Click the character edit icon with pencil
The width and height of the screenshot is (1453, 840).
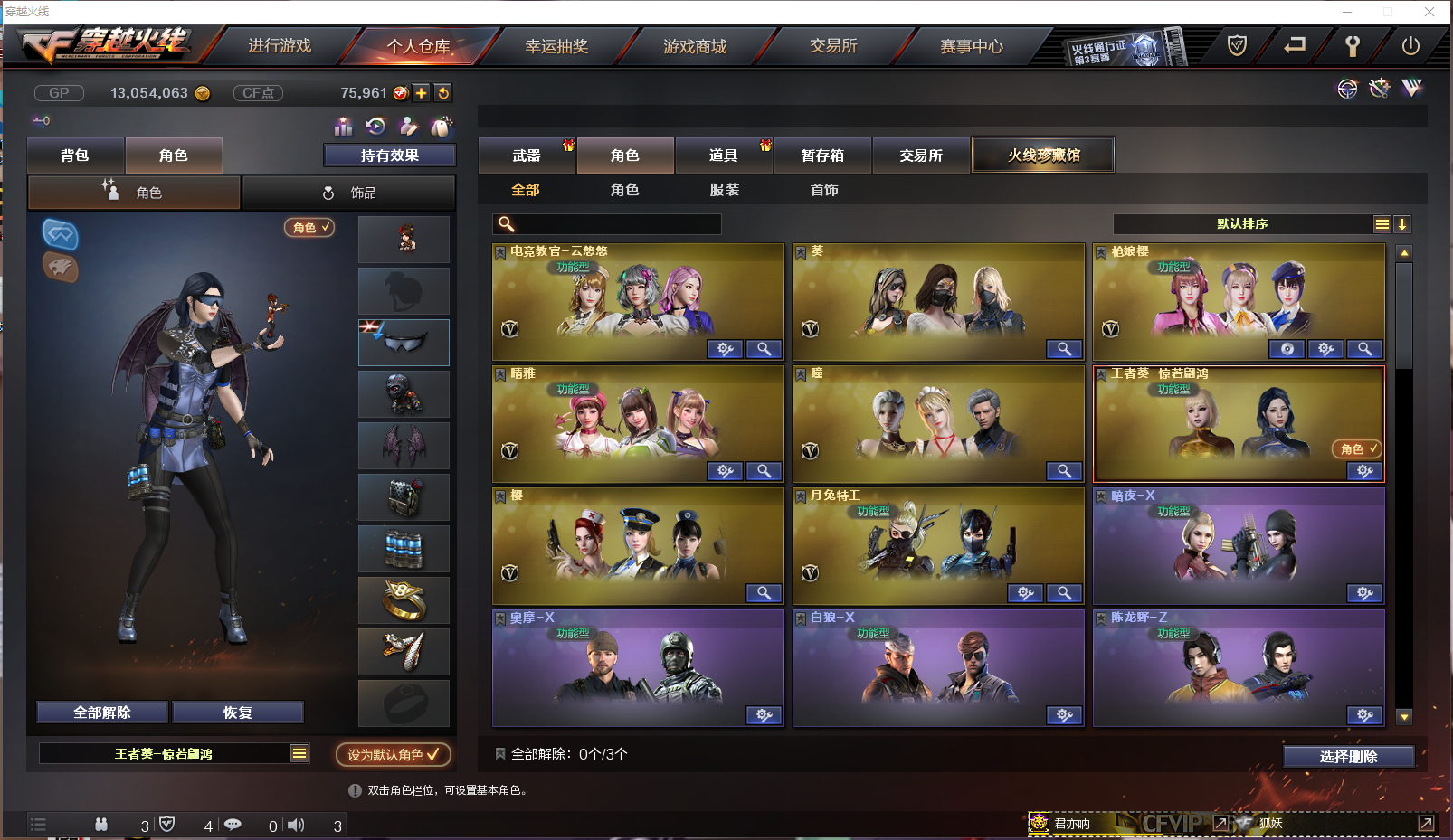pos(409,127)
